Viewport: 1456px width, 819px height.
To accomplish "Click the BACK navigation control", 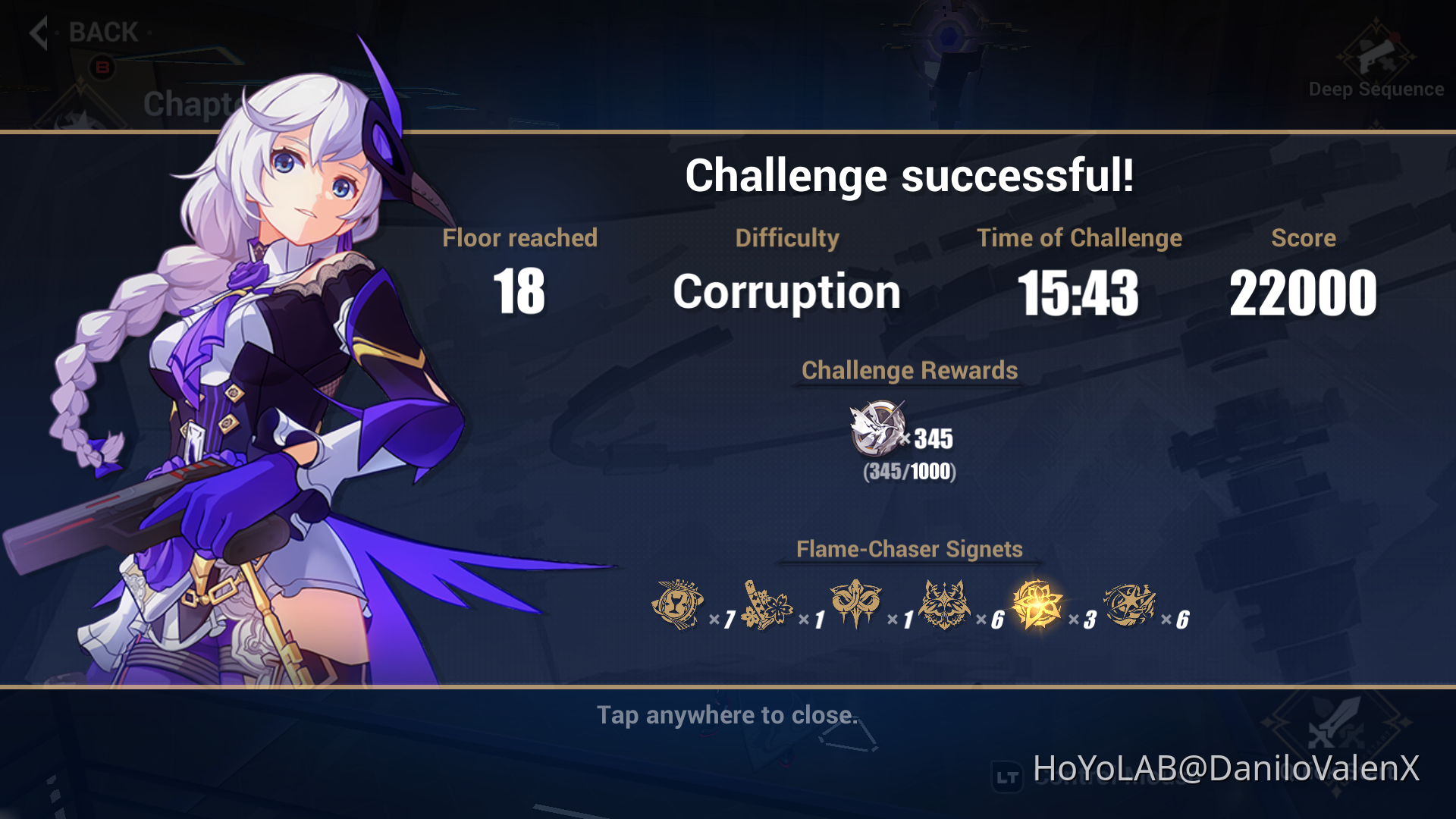I will [102, 33].
